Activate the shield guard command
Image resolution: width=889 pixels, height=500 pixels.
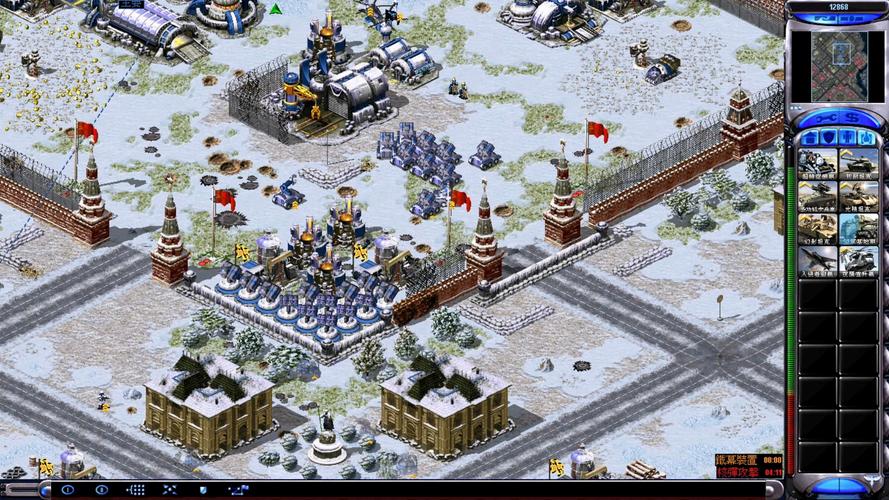201,490
